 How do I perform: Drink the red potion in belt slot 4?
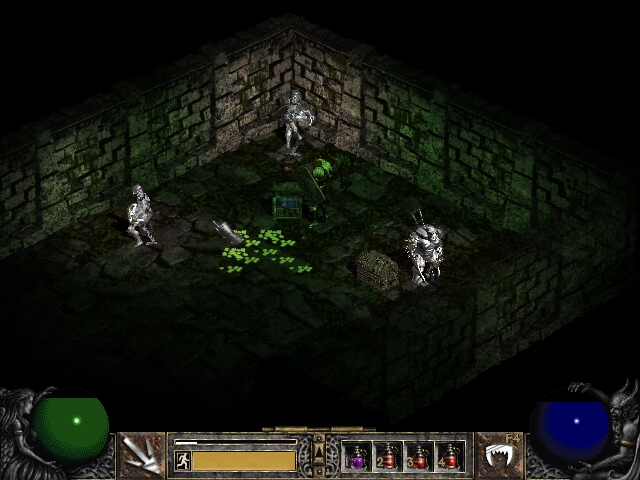click(x=450, y=457)
